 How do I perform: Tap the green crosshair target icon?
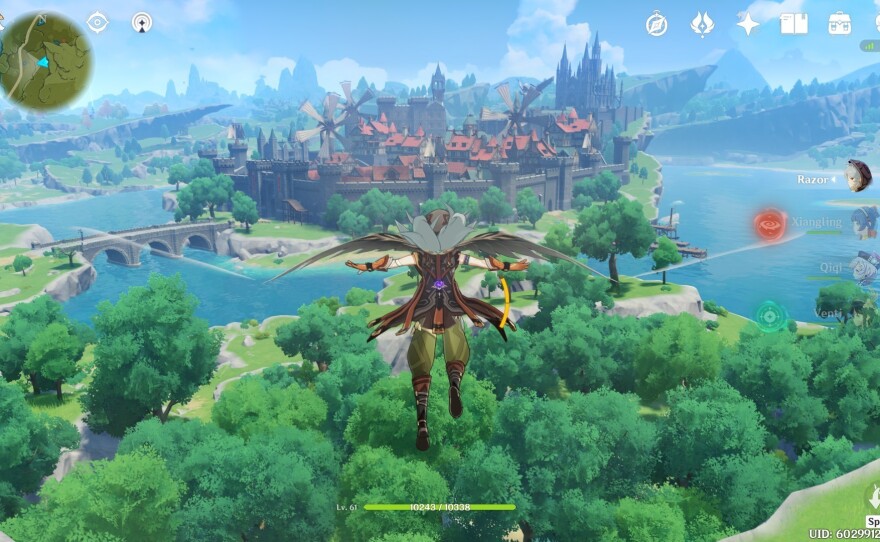(770, 316)
